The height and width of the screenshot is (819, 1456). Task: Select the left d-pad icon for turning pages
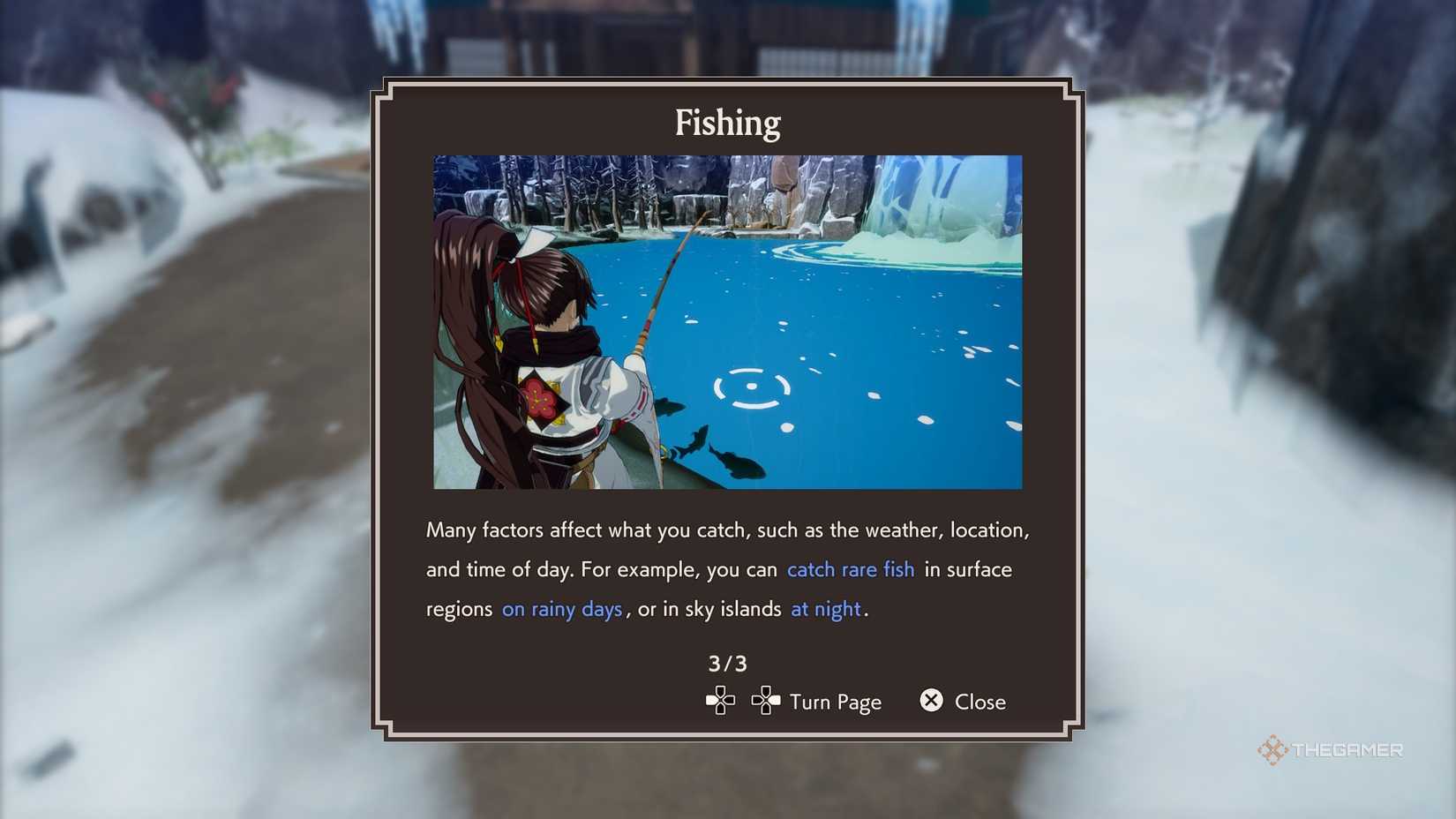click(719, 700)
